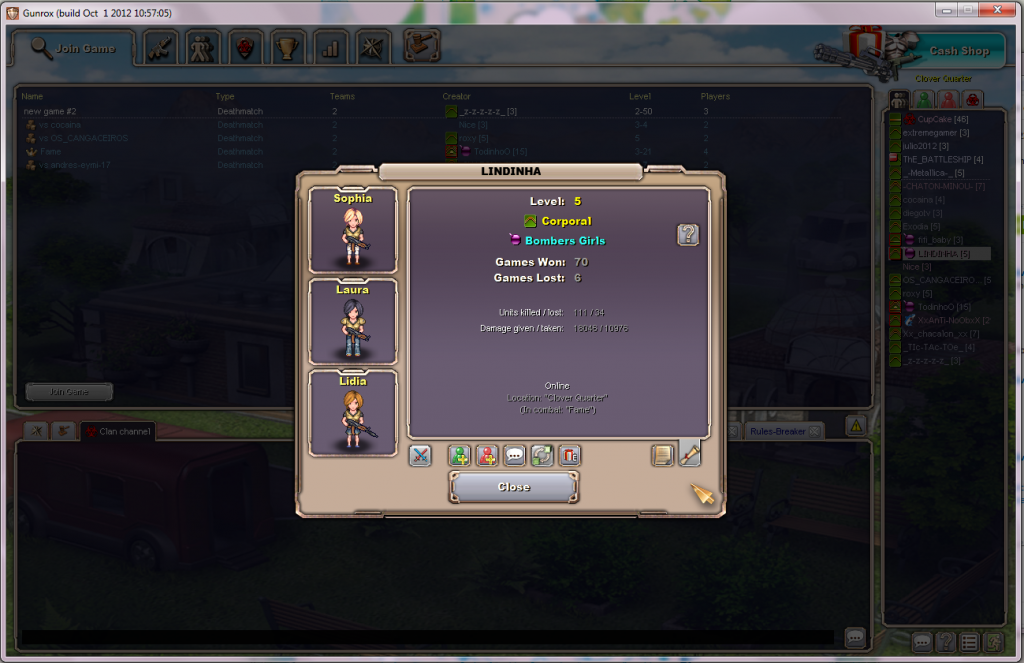Click the question mark help button
Screen dimensions: 1024x663
688,235
